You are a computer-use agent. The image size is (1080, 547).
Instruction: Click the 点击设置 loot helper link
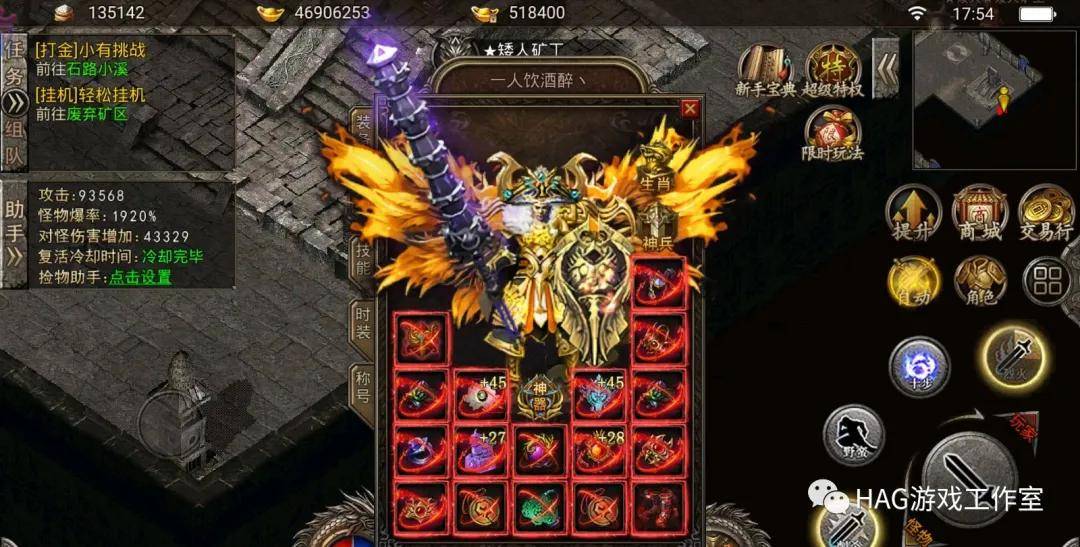coord(140,277)
